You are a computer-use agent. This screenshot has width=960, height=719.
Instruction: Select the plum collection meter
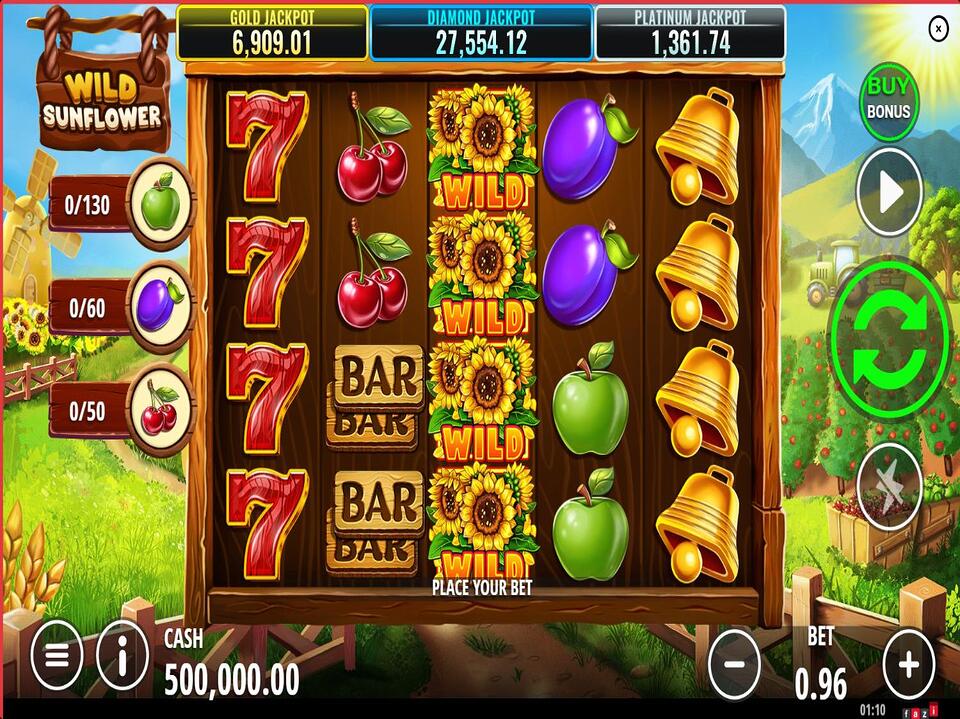pos(120,307)
